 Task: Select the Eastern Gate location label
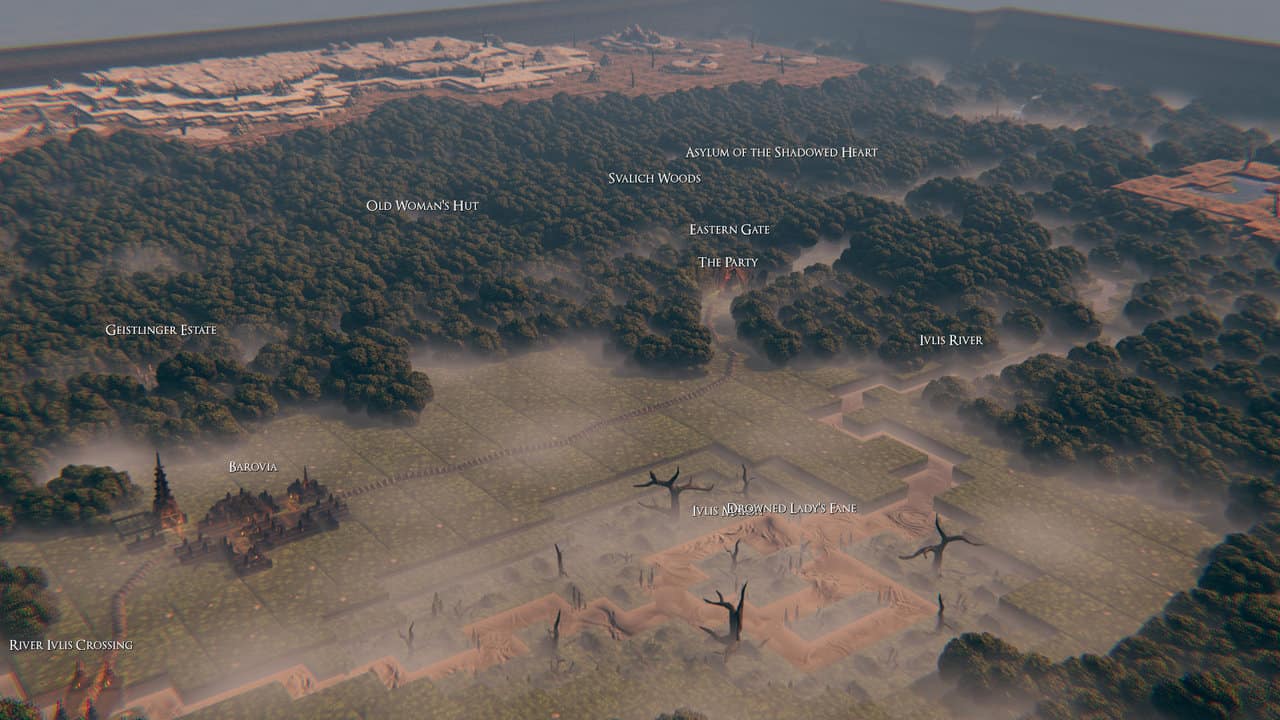pyautogui.click(x=729, y=229)
